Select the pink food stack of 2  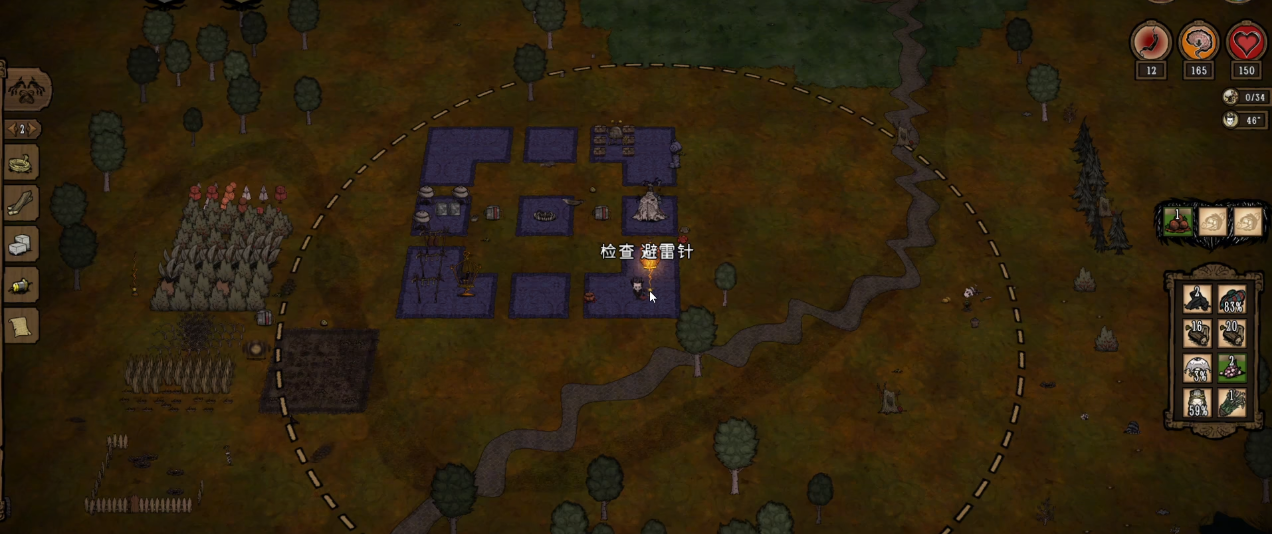click(1232, 369)
